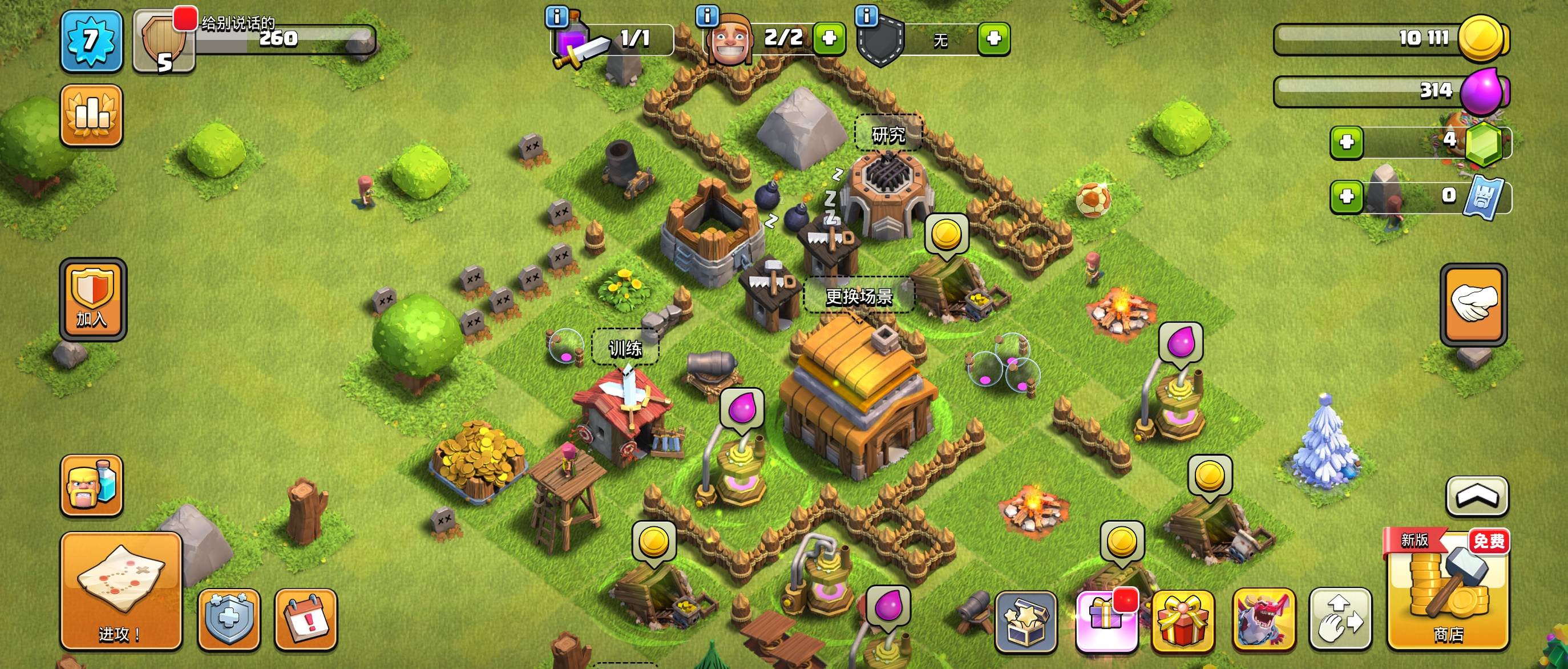The height and width of the screenshot is (669, 1568).
Task: Open the 商店 shop
Action: [x=1448, y=590]
